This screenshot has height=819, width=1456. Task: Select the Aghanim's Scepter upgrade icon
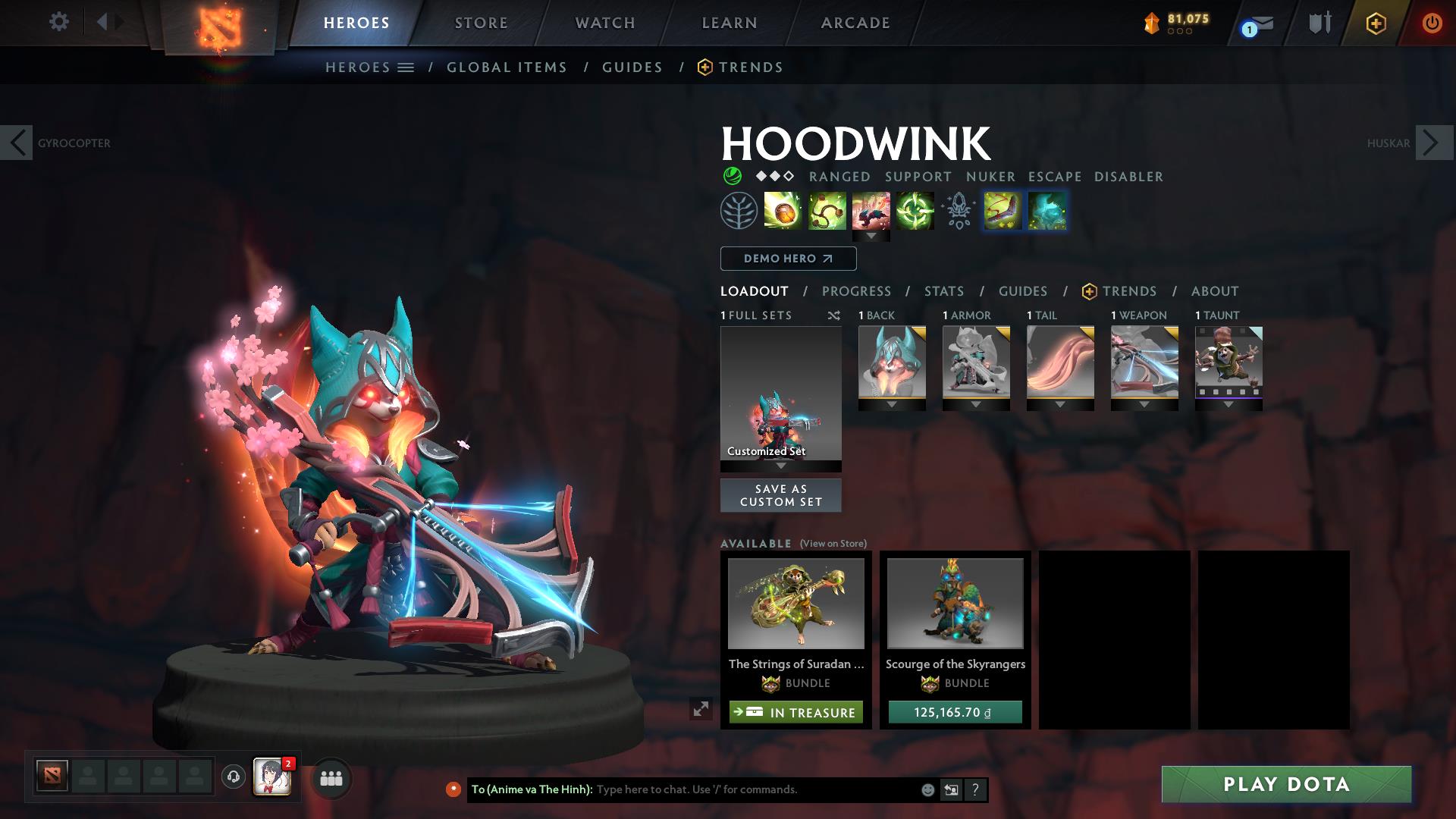[959, 212]
